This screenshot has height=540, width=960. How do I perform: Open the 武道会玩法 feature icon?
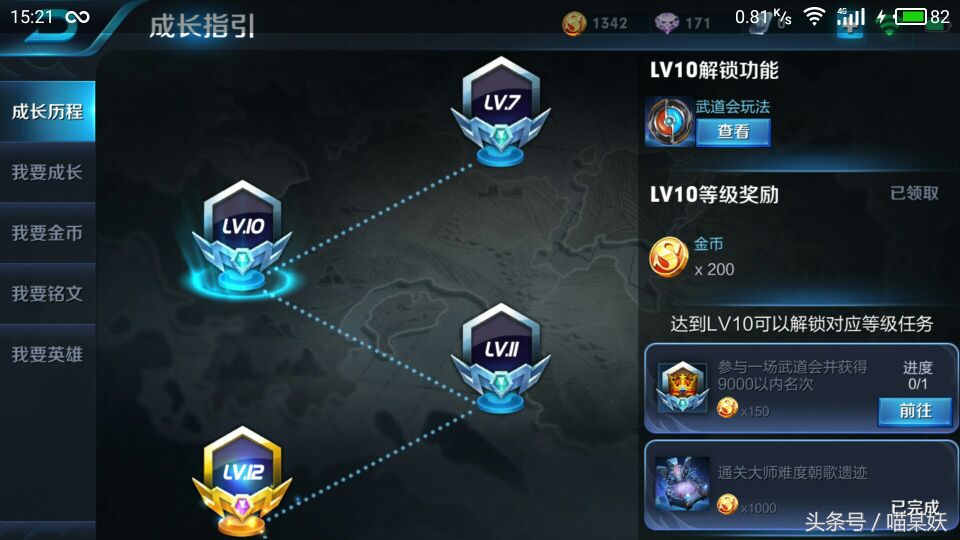(668, 122)
